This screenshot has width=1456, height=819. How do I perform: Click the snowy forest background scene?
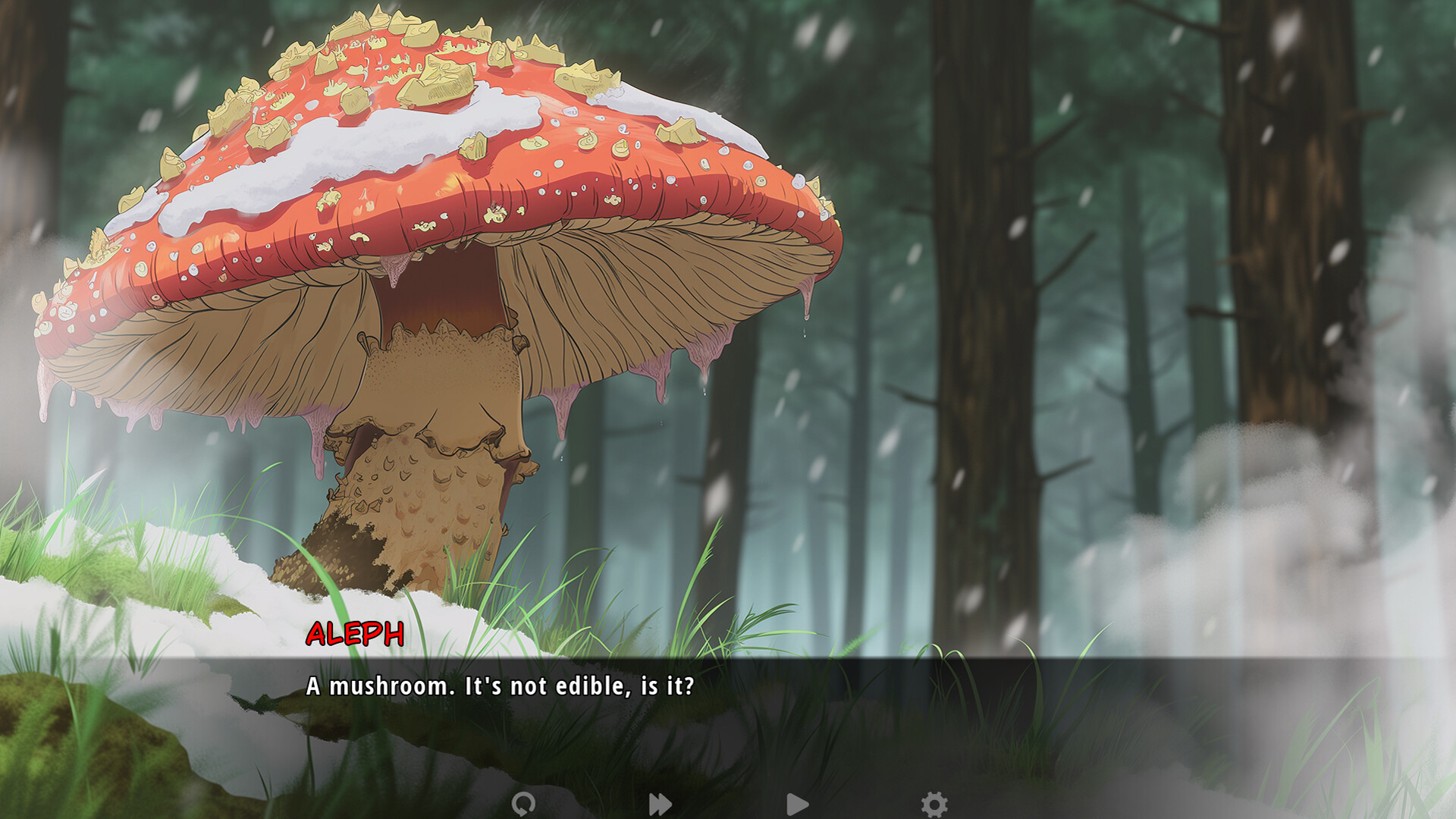[1137, 303]
